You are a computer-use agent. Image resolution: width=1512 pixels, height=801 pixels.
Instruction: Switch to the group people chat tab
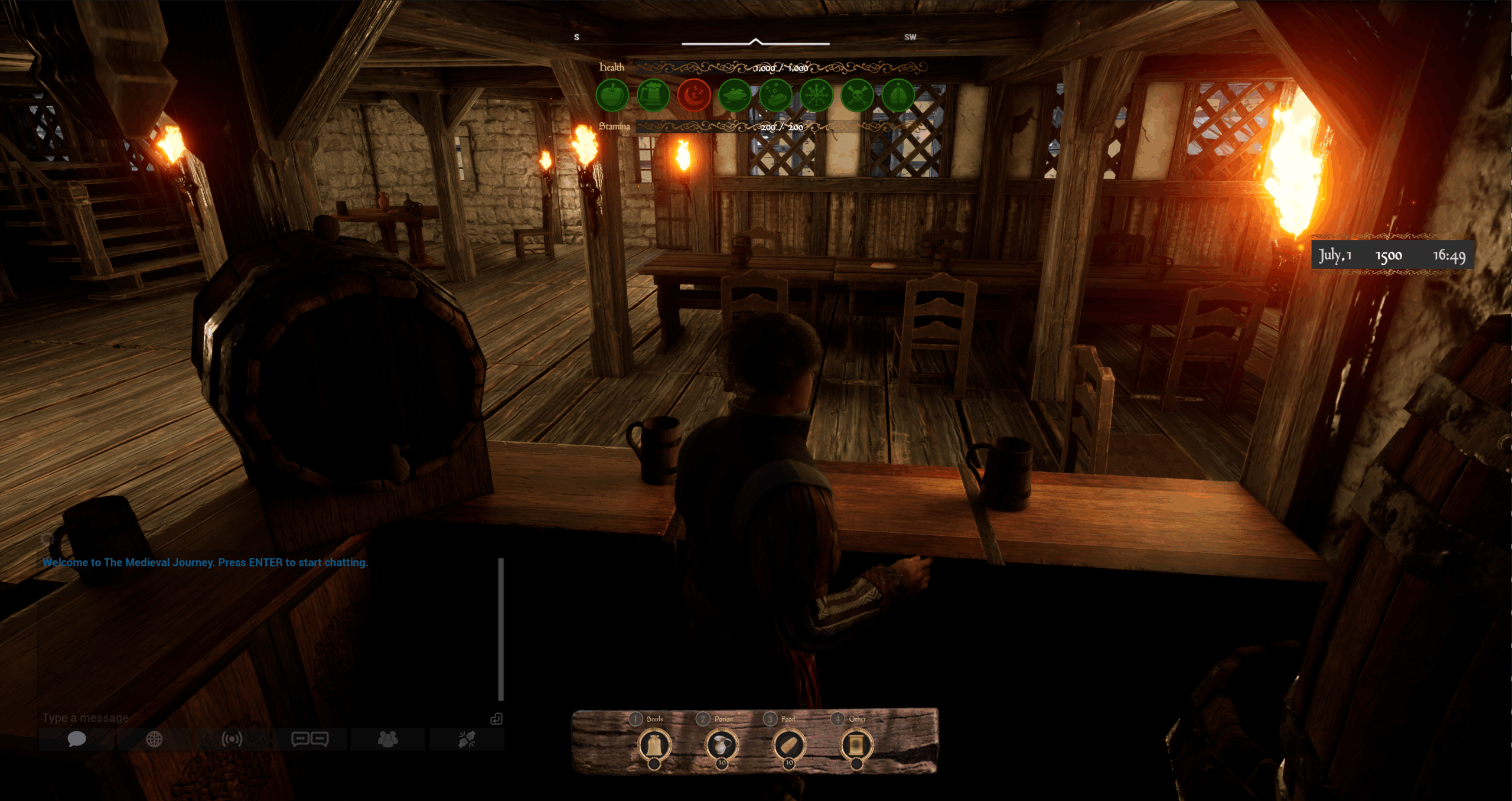pyautogui.click(x=387, y=739)
